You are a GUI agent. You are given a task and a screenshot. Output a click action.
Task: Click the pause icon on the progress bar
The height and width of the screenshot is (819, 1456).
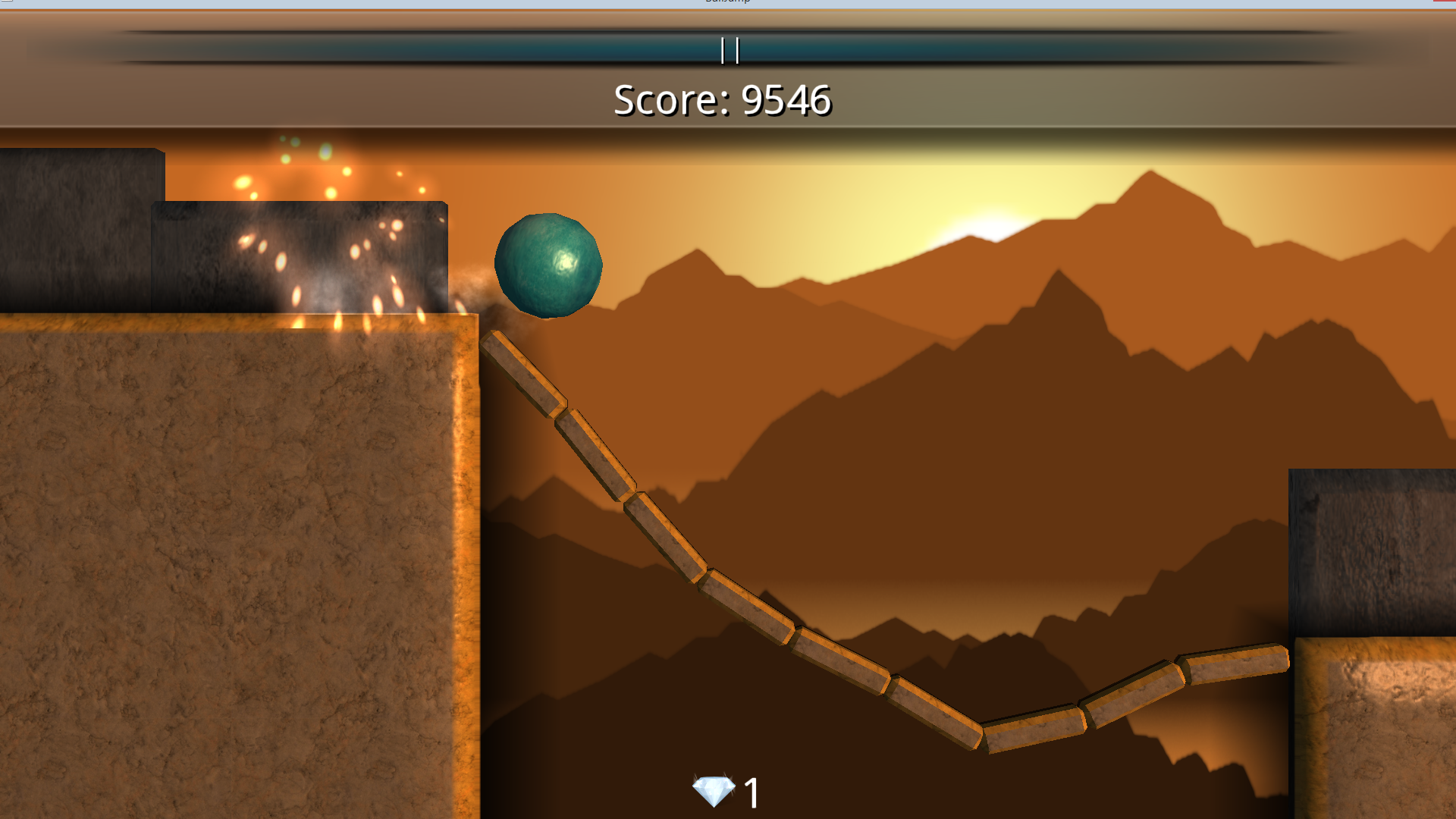(x=728, y=52)
